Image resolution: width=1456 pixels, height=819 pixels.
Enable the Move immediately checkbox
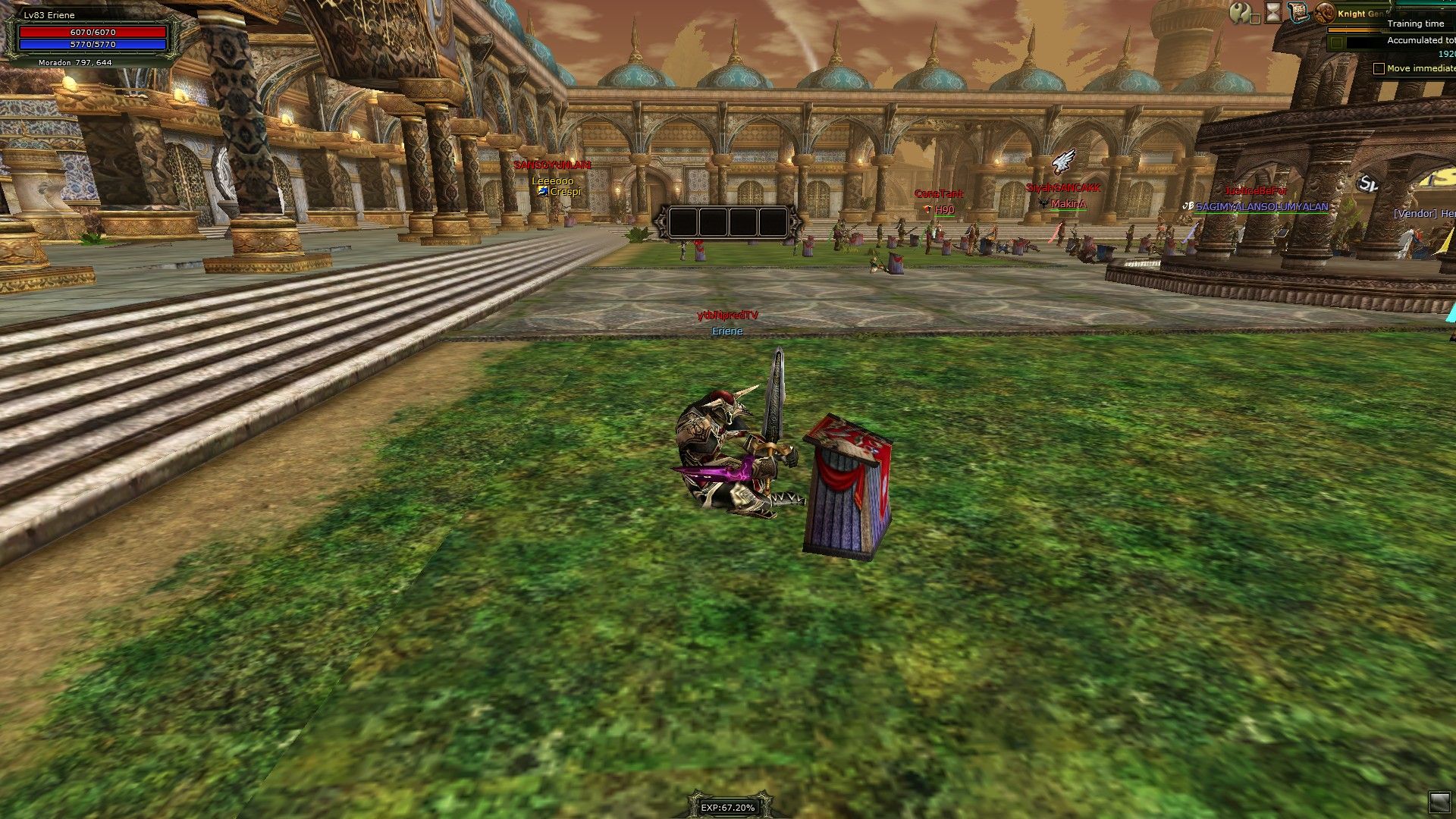coord(1378,68)
